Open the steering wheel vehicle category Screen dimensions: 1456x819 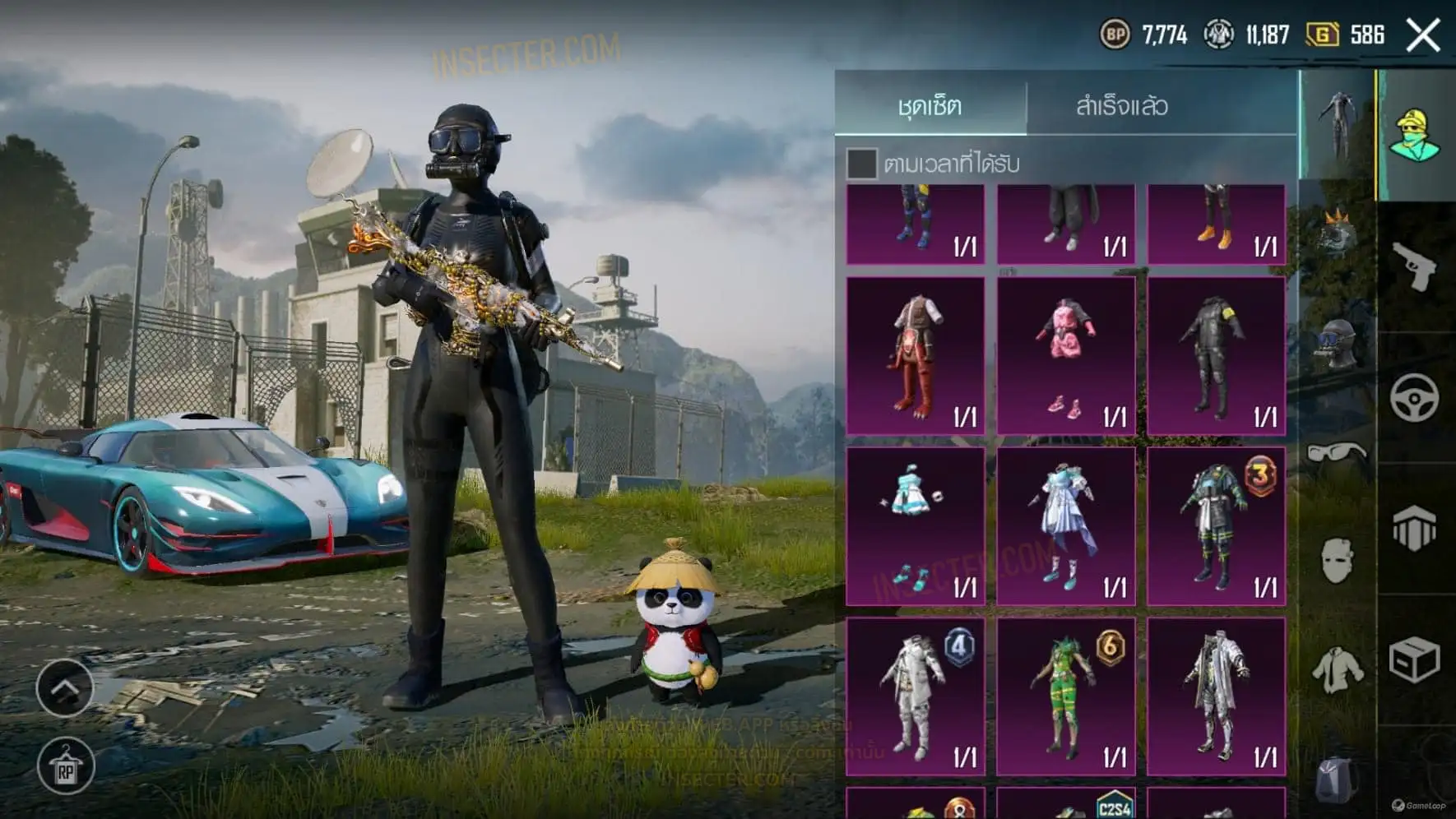pos(1415,398)
